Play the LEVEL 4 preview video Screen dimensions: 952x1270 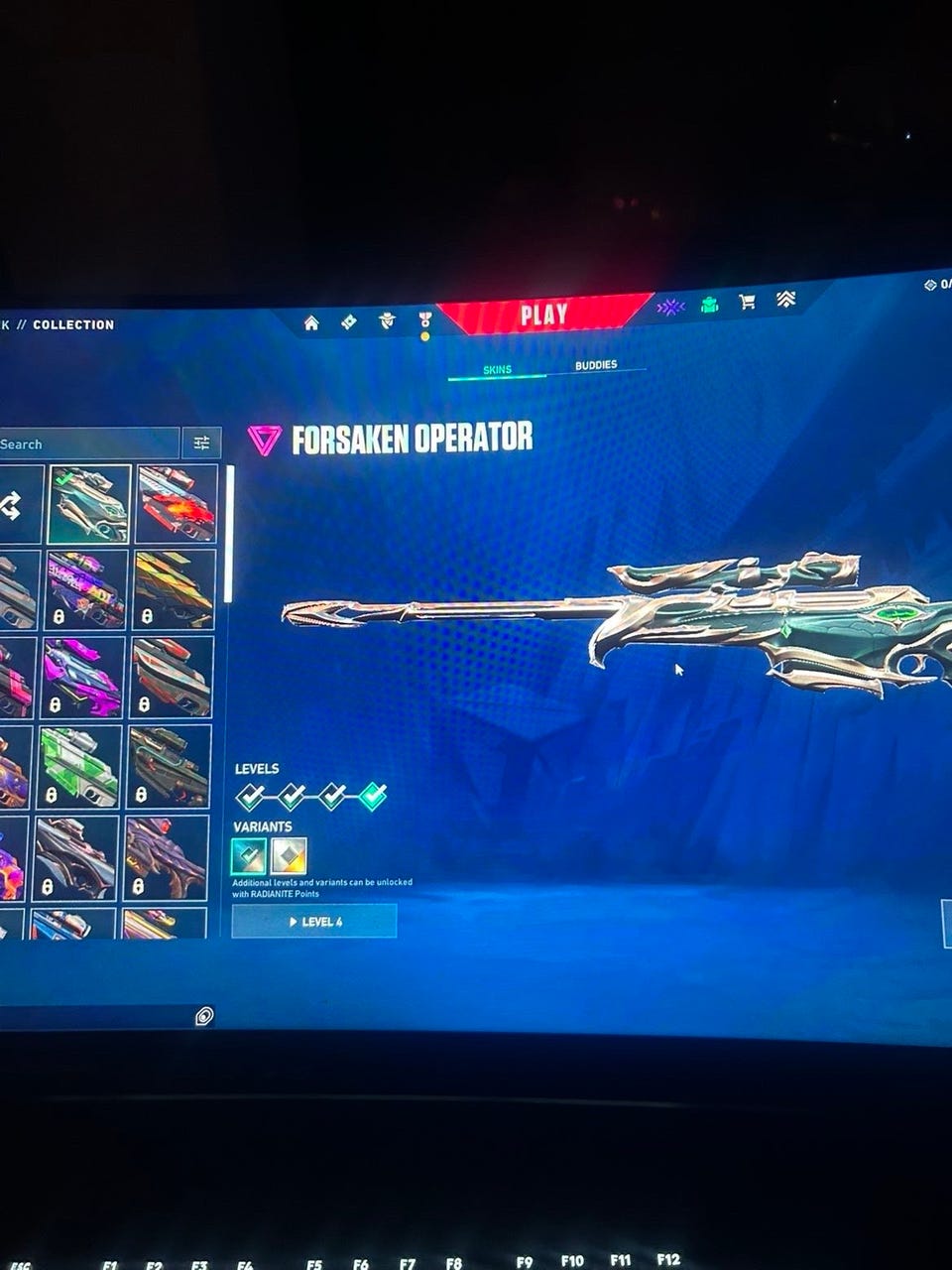(314, 922)
